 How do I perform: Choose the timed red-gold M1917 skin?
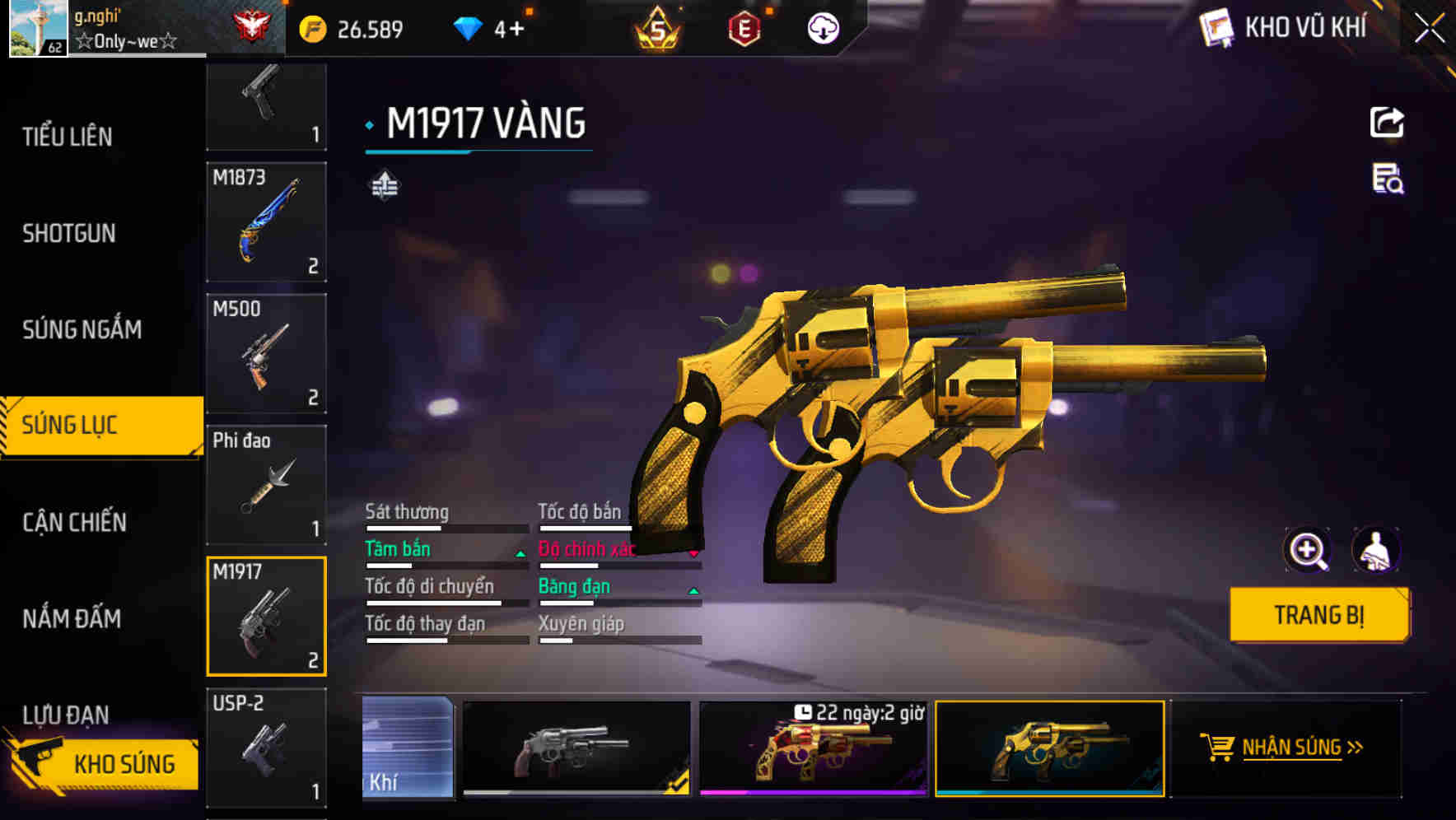(813, 748)
